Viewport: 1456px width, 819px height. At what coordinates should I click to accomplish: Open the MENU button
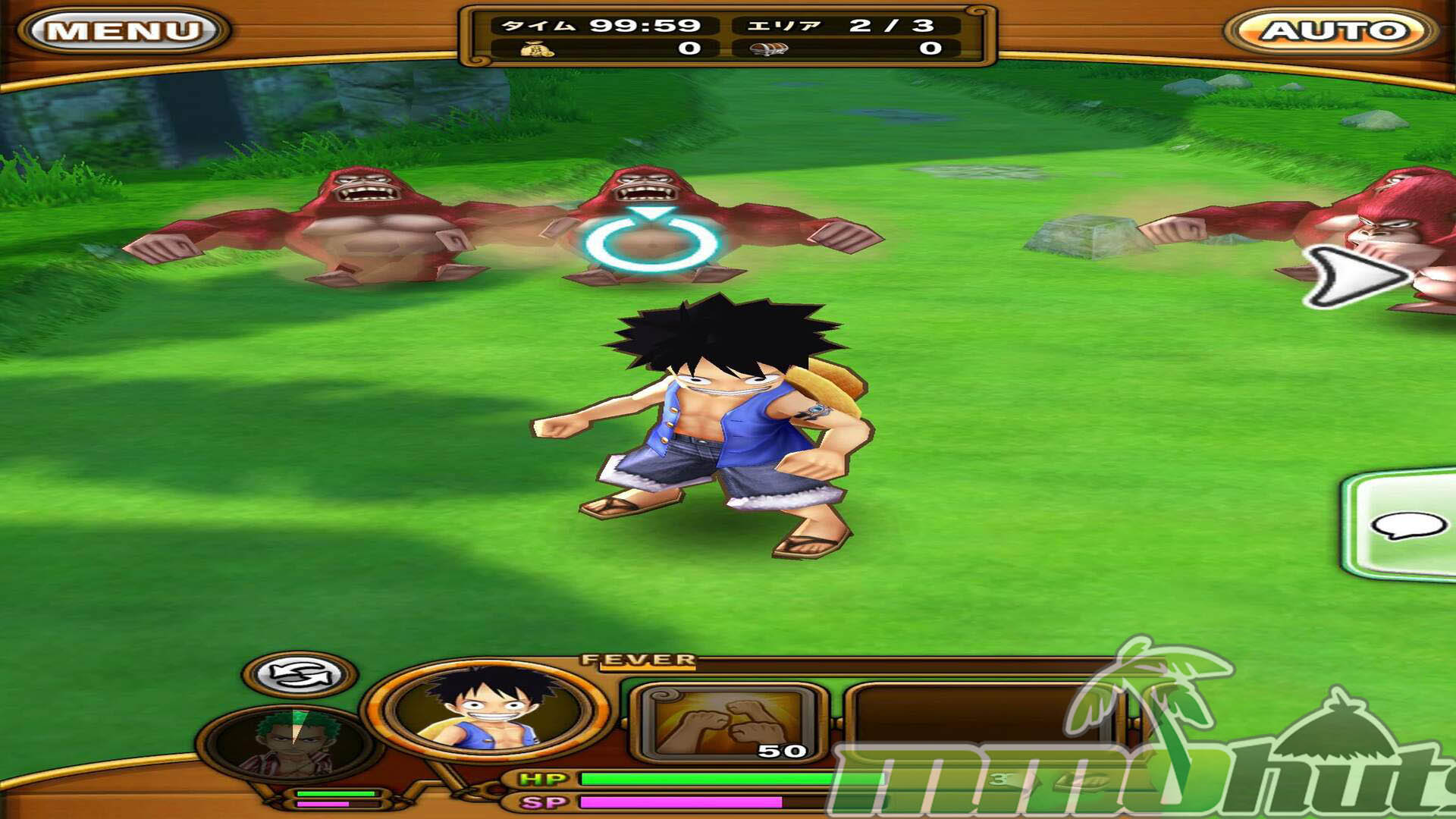[x=124, y=31]
